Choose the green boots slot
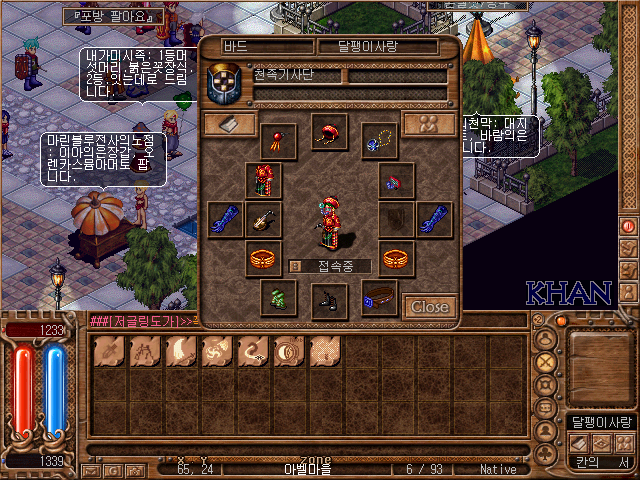Screen dimensions: 640x480 pyautogui.click(x=279, y=297)
